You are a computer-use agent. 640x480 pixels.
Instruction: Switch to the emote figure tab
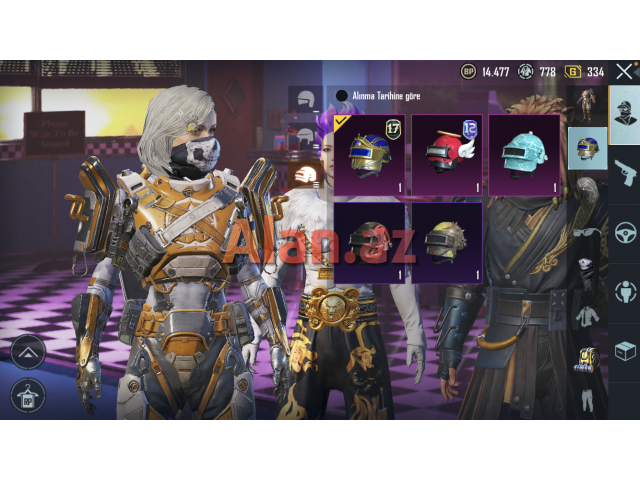point(625,292)
